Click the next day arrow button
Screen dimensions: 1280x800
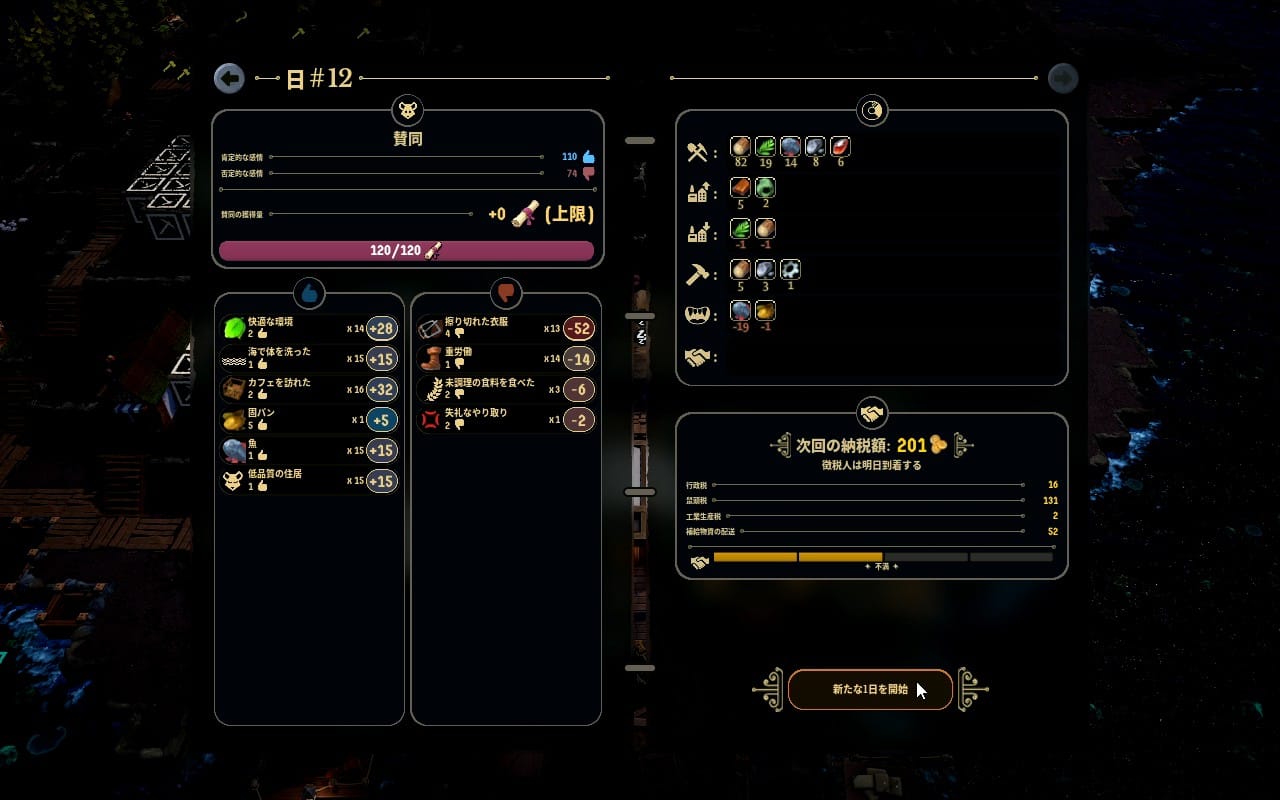(x=1063, y=78)
